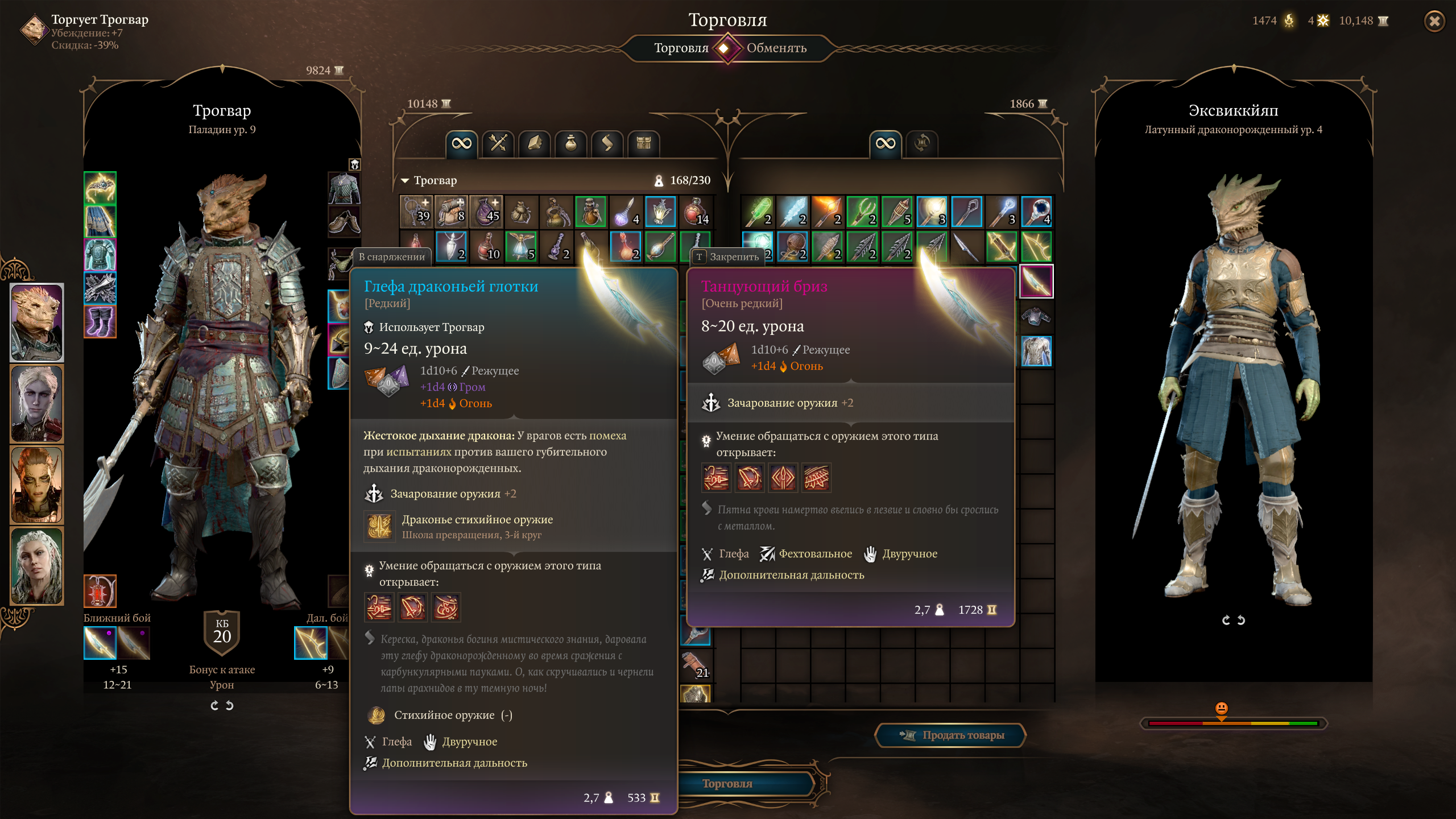Choose the braided-hair companion portrait
This screenshot has width=1456, height=819.
point(37,565)
